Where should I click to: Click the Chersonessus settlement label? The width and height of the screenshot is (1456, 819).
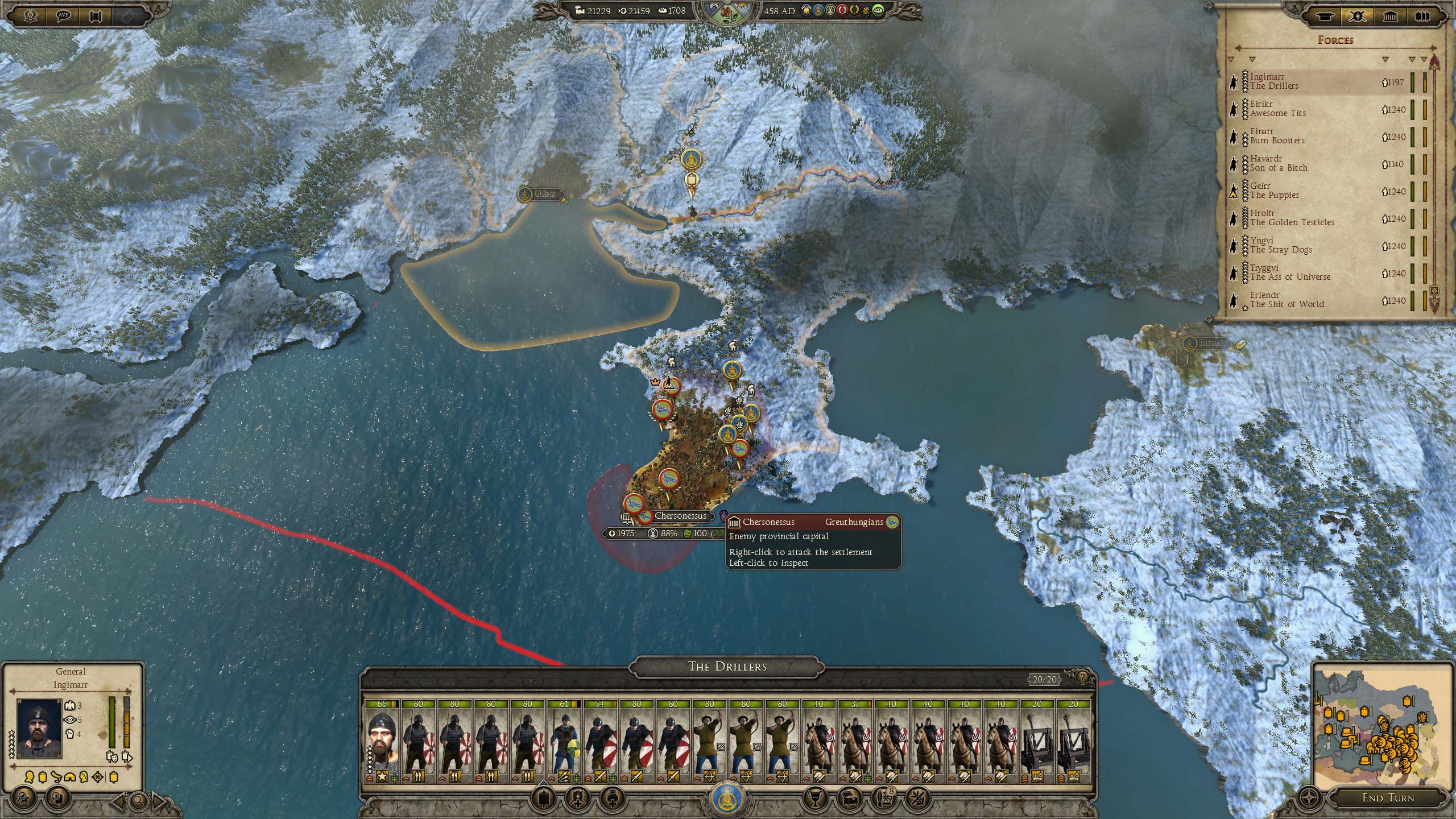coord(680,516)
